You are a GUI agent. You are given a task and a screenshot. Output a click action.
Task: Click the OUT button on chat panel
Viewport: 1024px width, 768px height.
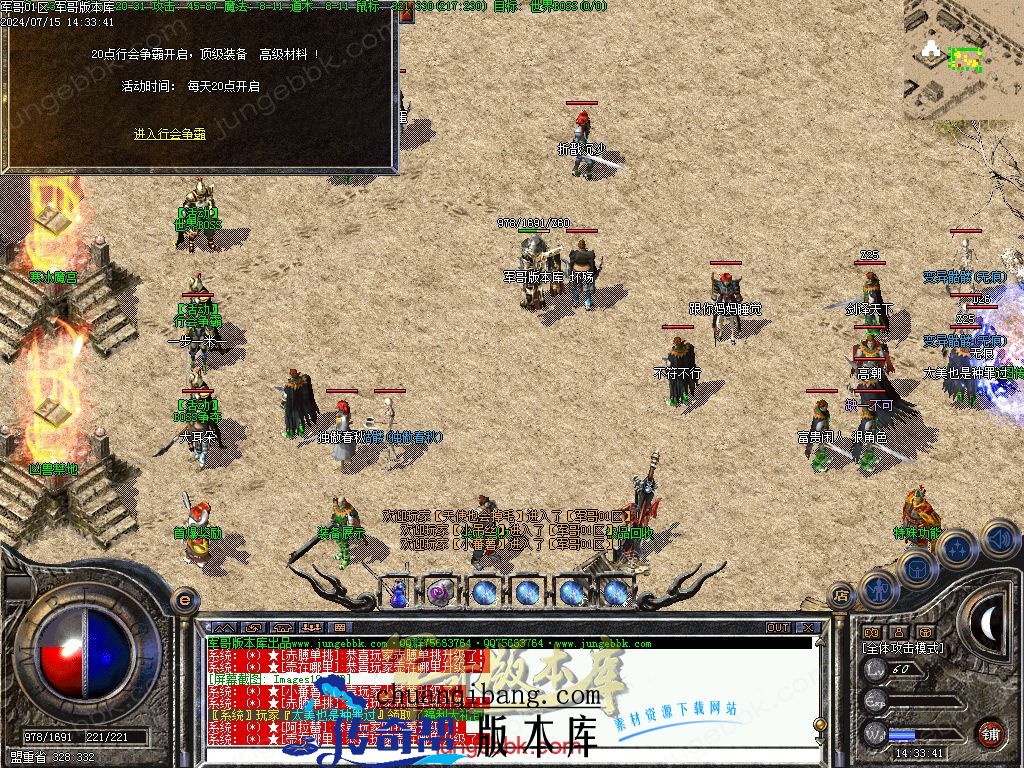[778, 628]
